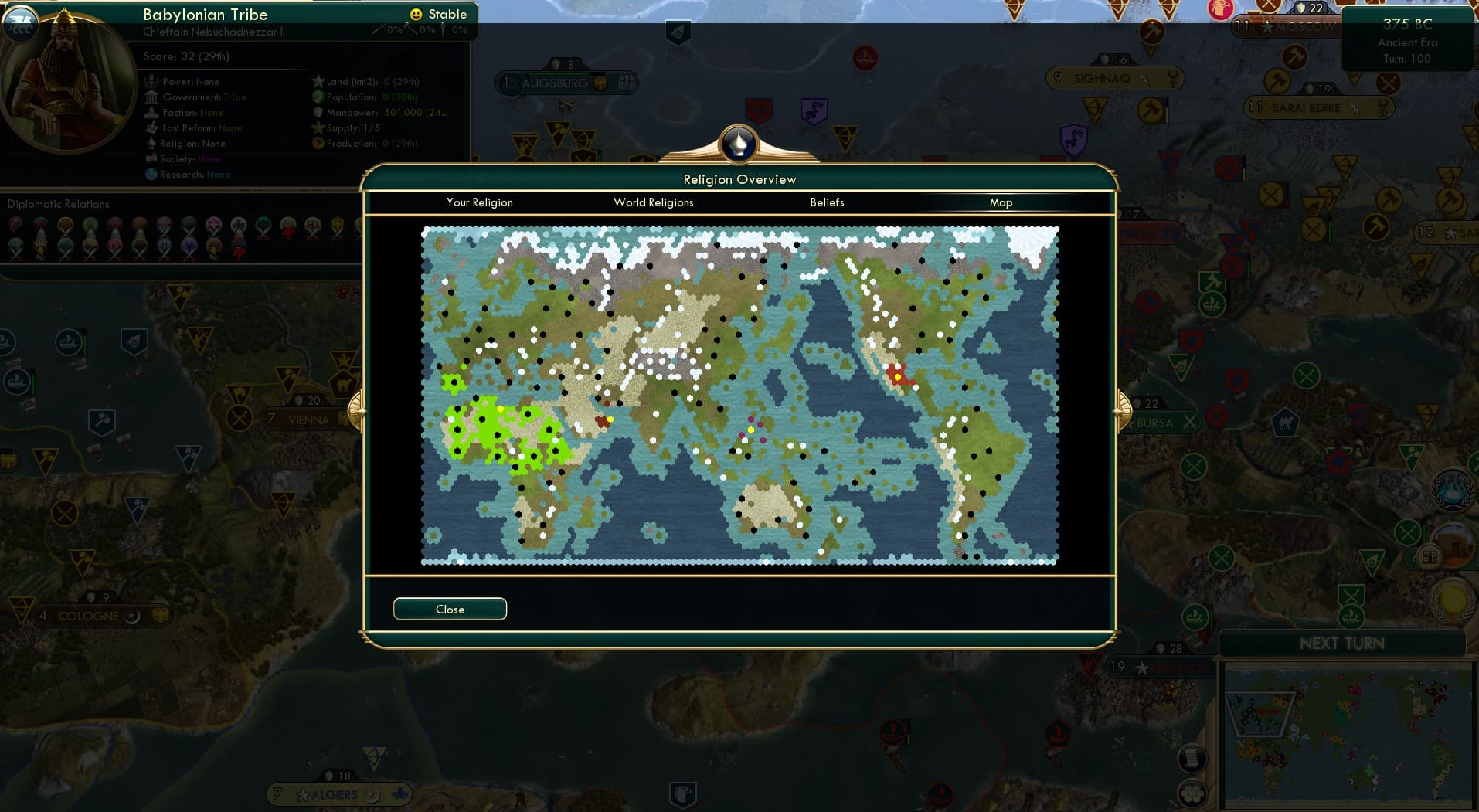Click the Supply star icon in the tribe panel

point(318,127)
